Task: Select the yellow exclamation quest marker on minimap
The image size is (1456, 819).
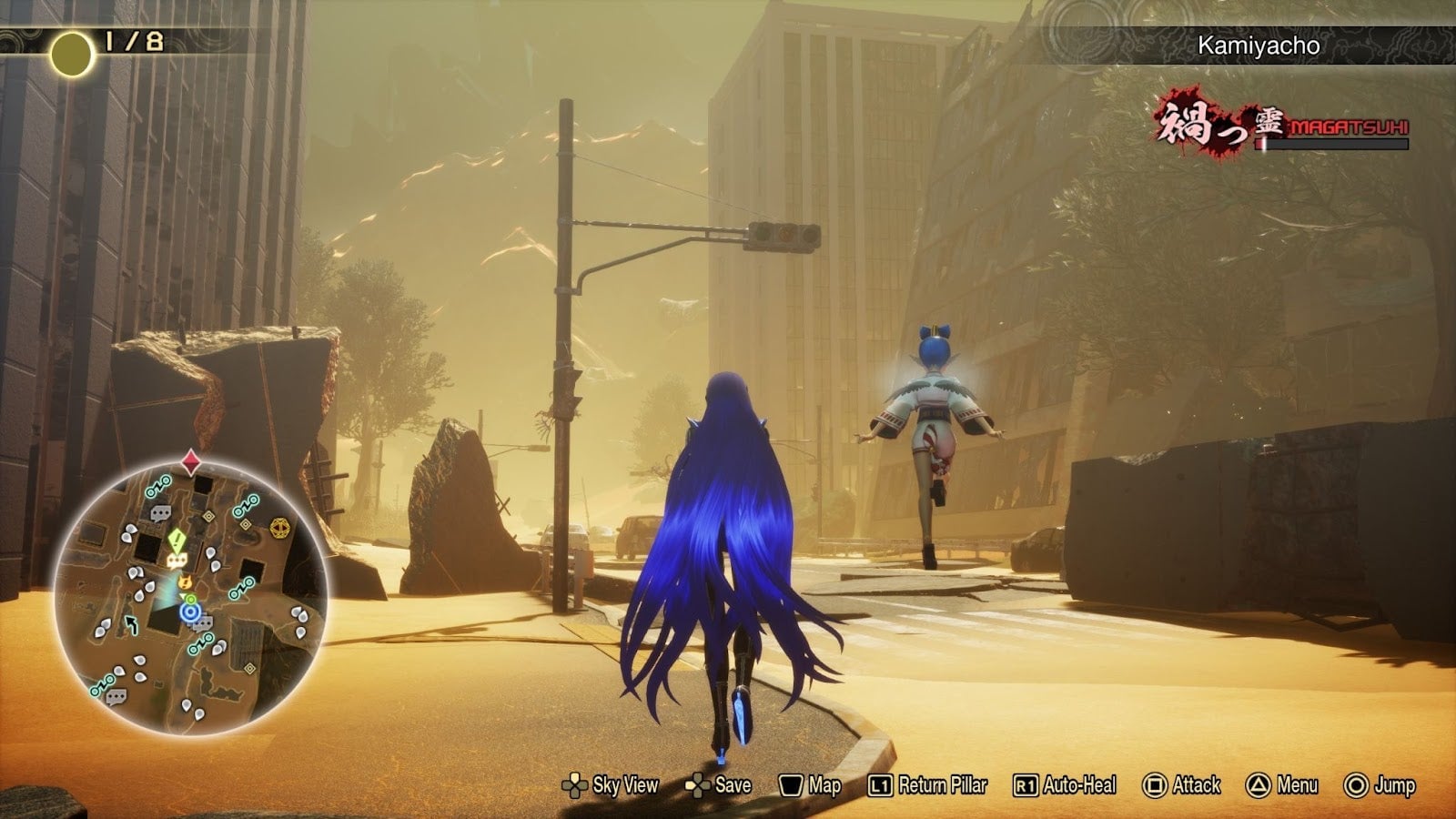Action: pos(177,540)
